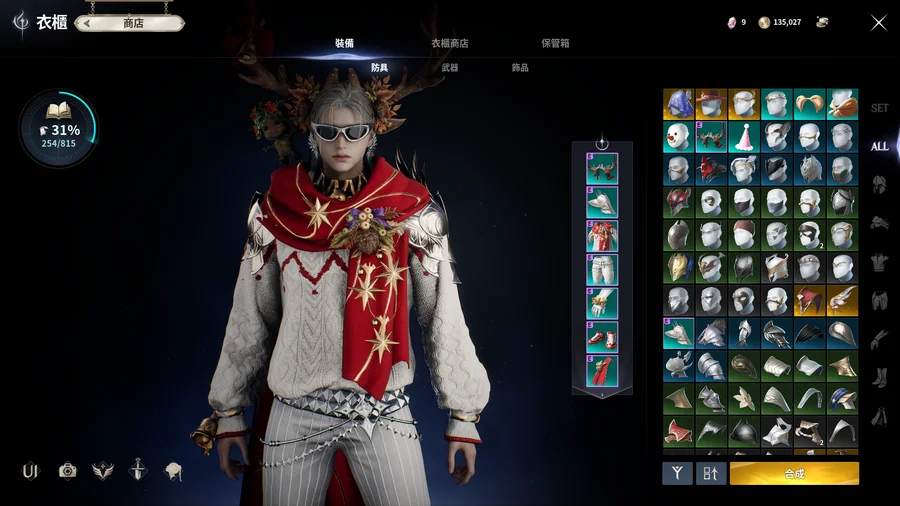This screenshot has width=900, height=506.
Task: Click the 合成 synthesize button
Action: pos(794,473)
